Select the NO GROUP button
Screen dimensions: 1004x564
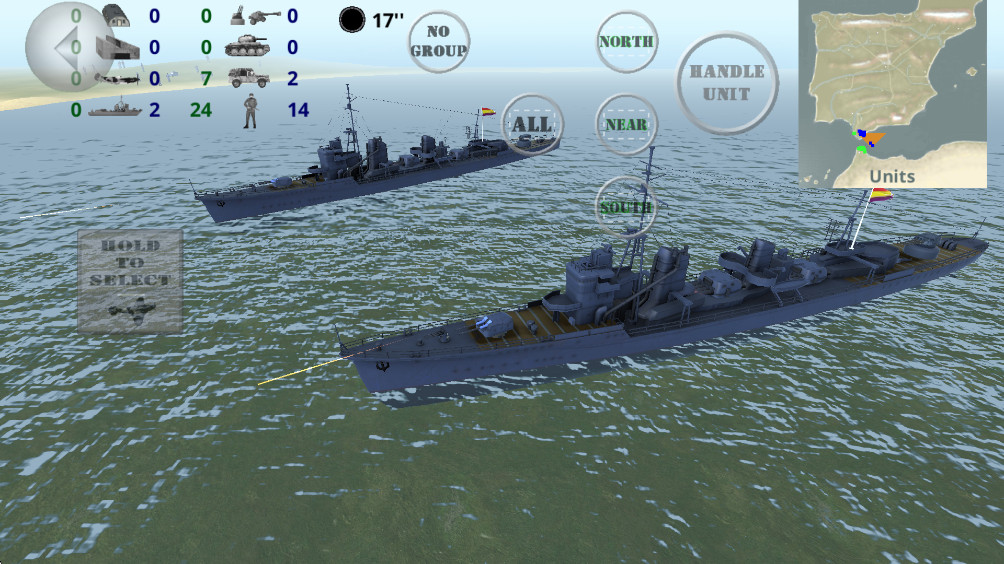[x=439, y=41]
